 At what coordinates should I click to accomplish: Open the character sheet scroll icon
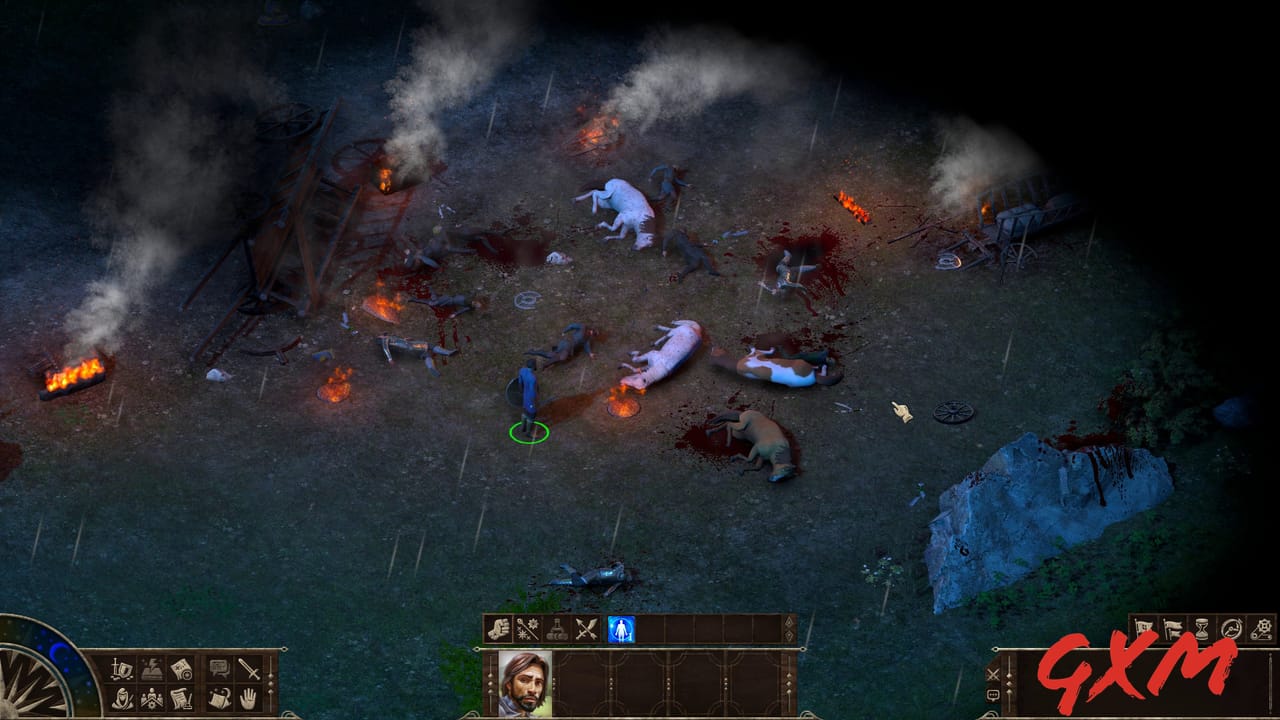182,668
